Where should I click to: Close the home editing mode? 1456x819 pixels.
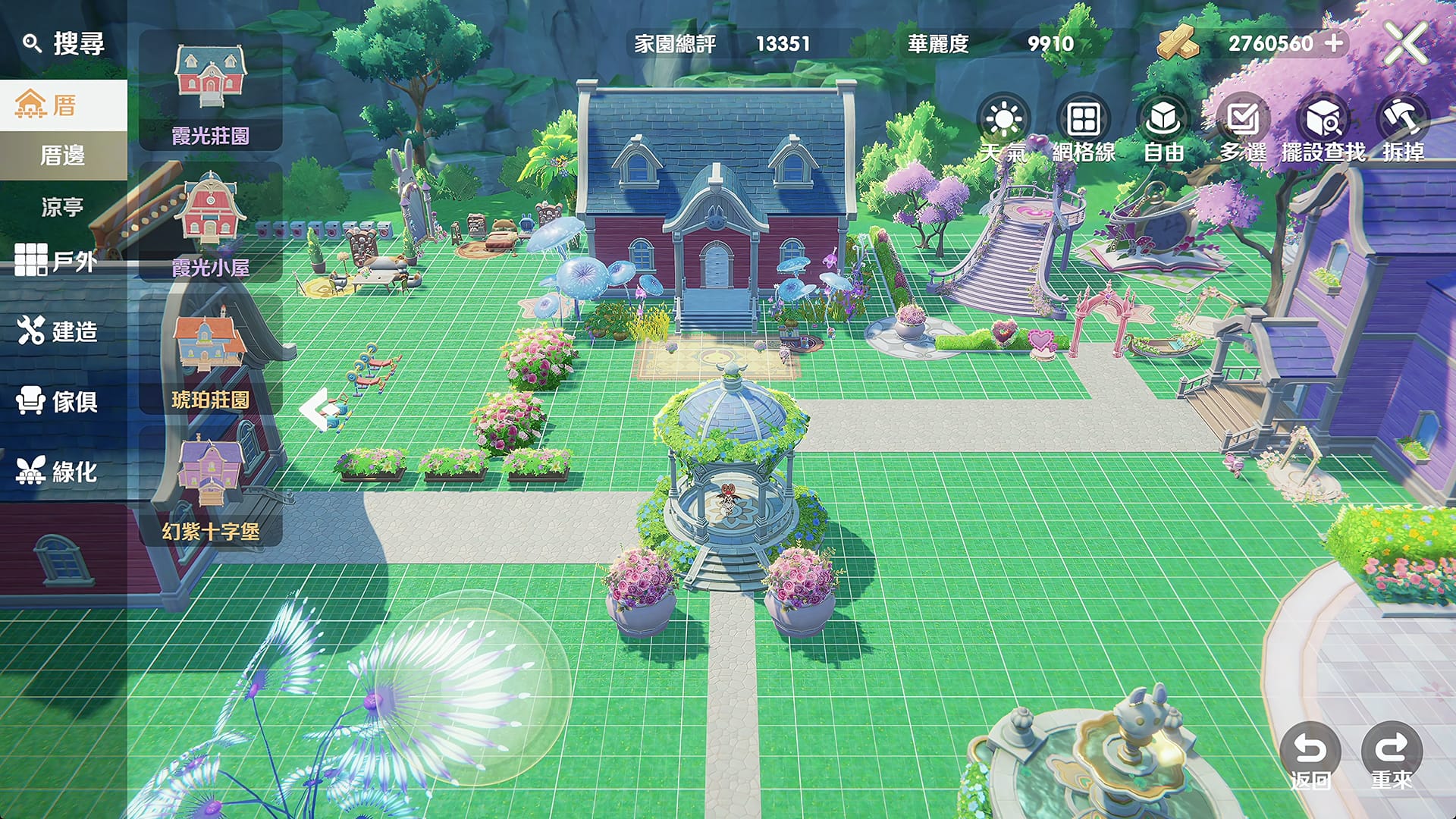tap(1405, 42)
